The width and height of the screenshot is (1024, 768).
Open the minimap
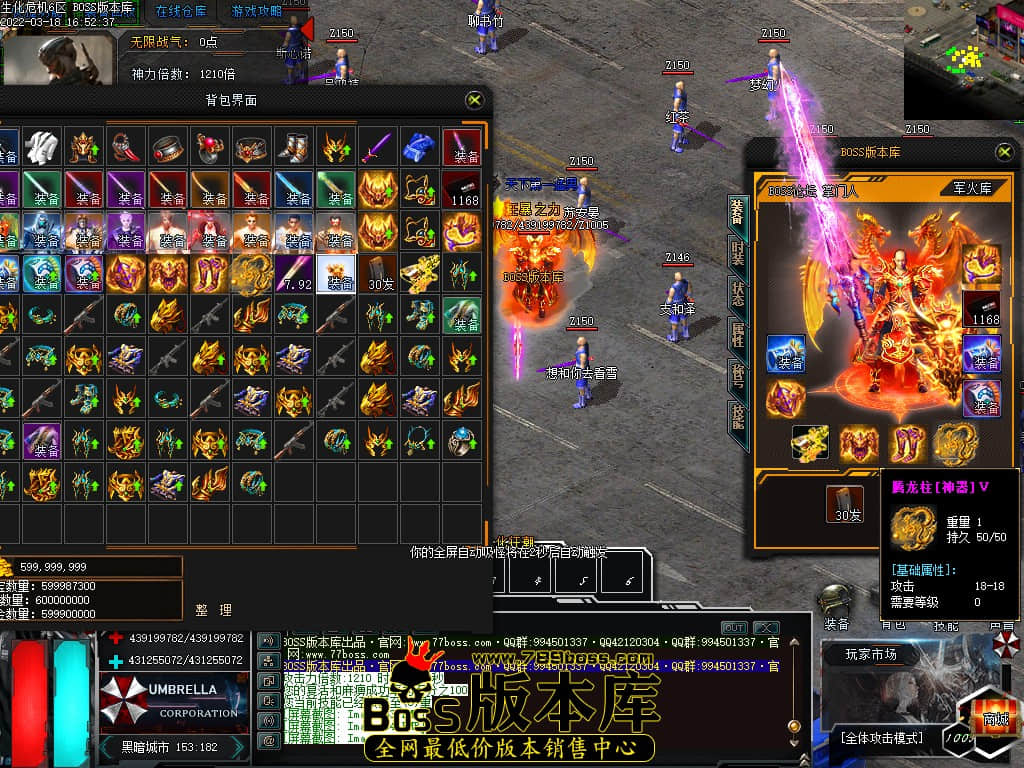[963, 62]
